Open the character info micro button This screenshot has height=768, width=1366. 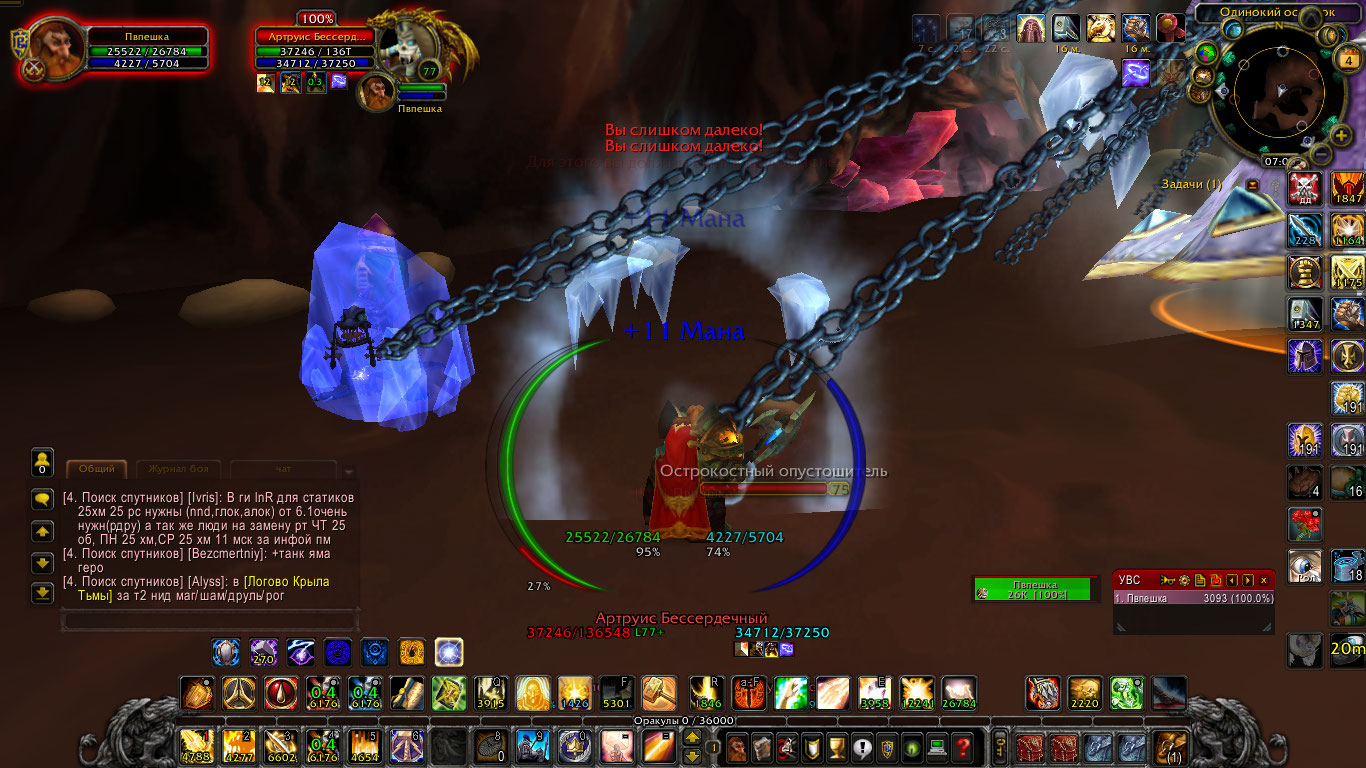coord(737,746)
